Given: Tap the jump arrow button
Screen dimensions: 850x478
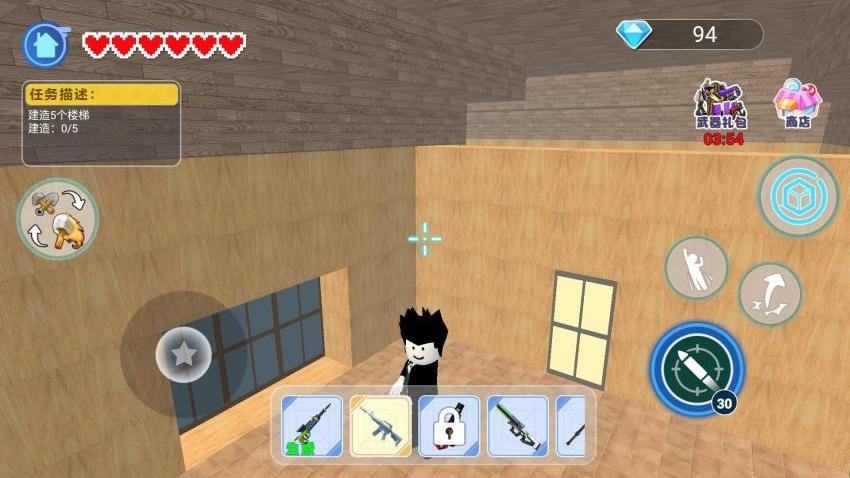Looking at the screenshot, I should (x=770, y=294).
